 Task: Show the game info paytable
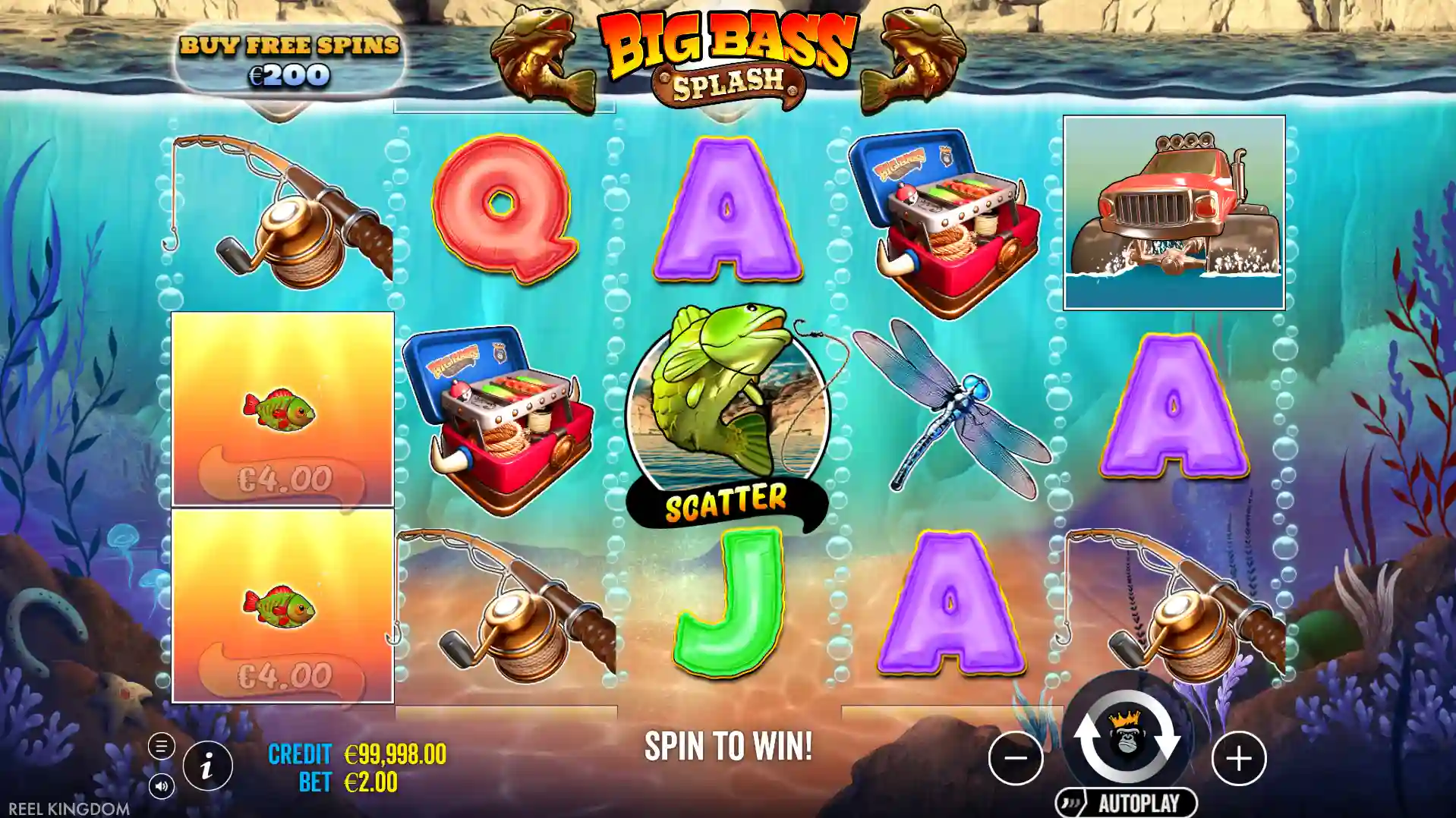pyautogui.click(x=207, y=766)
